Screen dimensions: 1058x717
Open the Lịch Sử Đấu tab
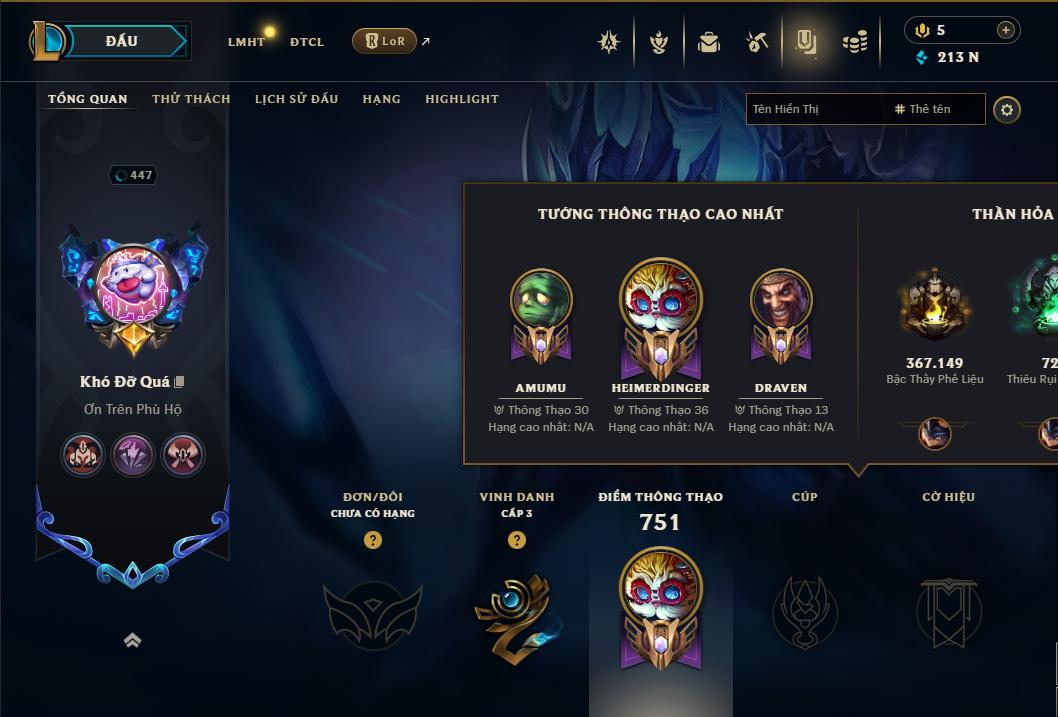[x=296, y=99]
